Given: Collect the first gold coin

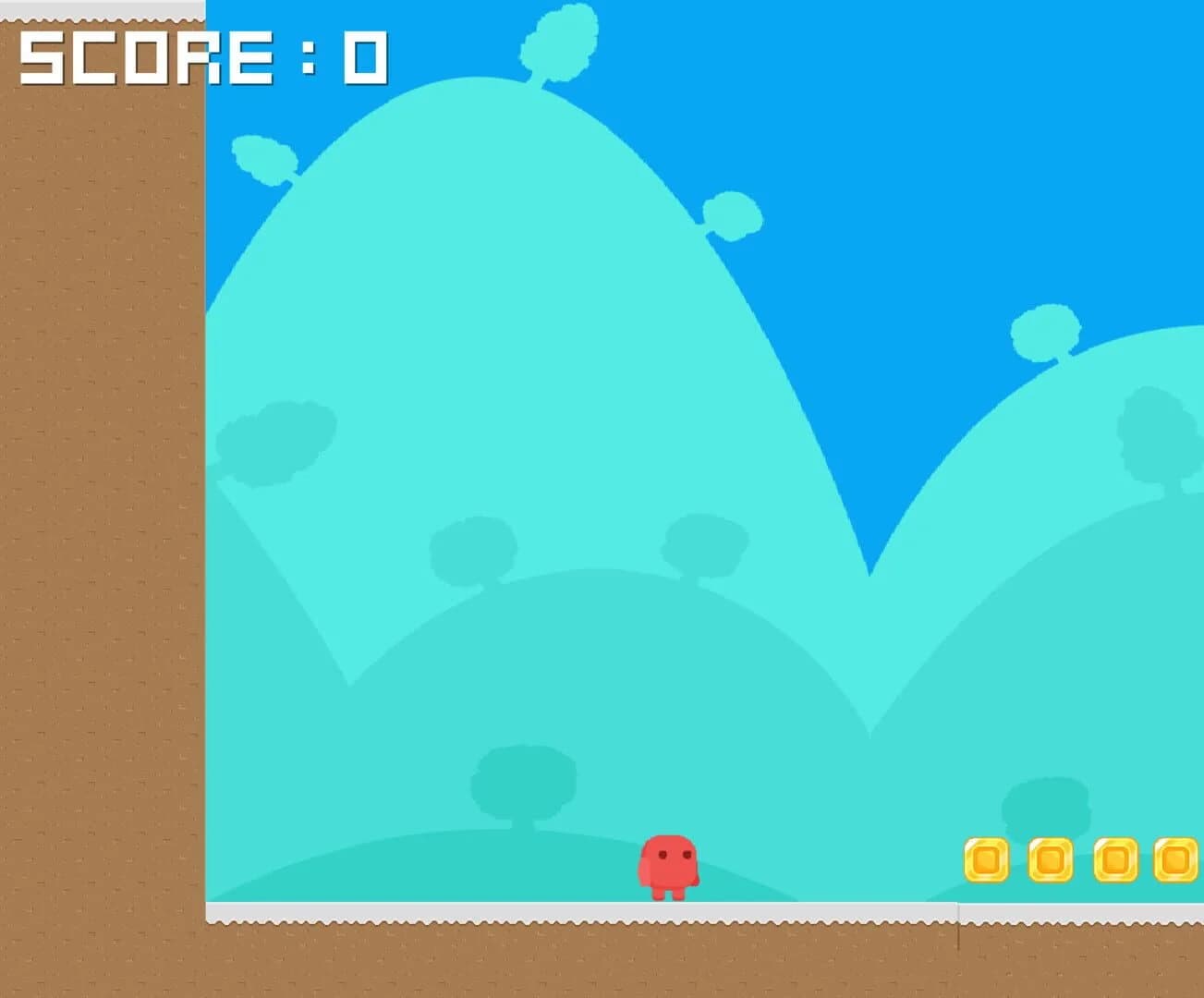Looking at the screenshot, I should pyautogui.click(x=987, y=859).
